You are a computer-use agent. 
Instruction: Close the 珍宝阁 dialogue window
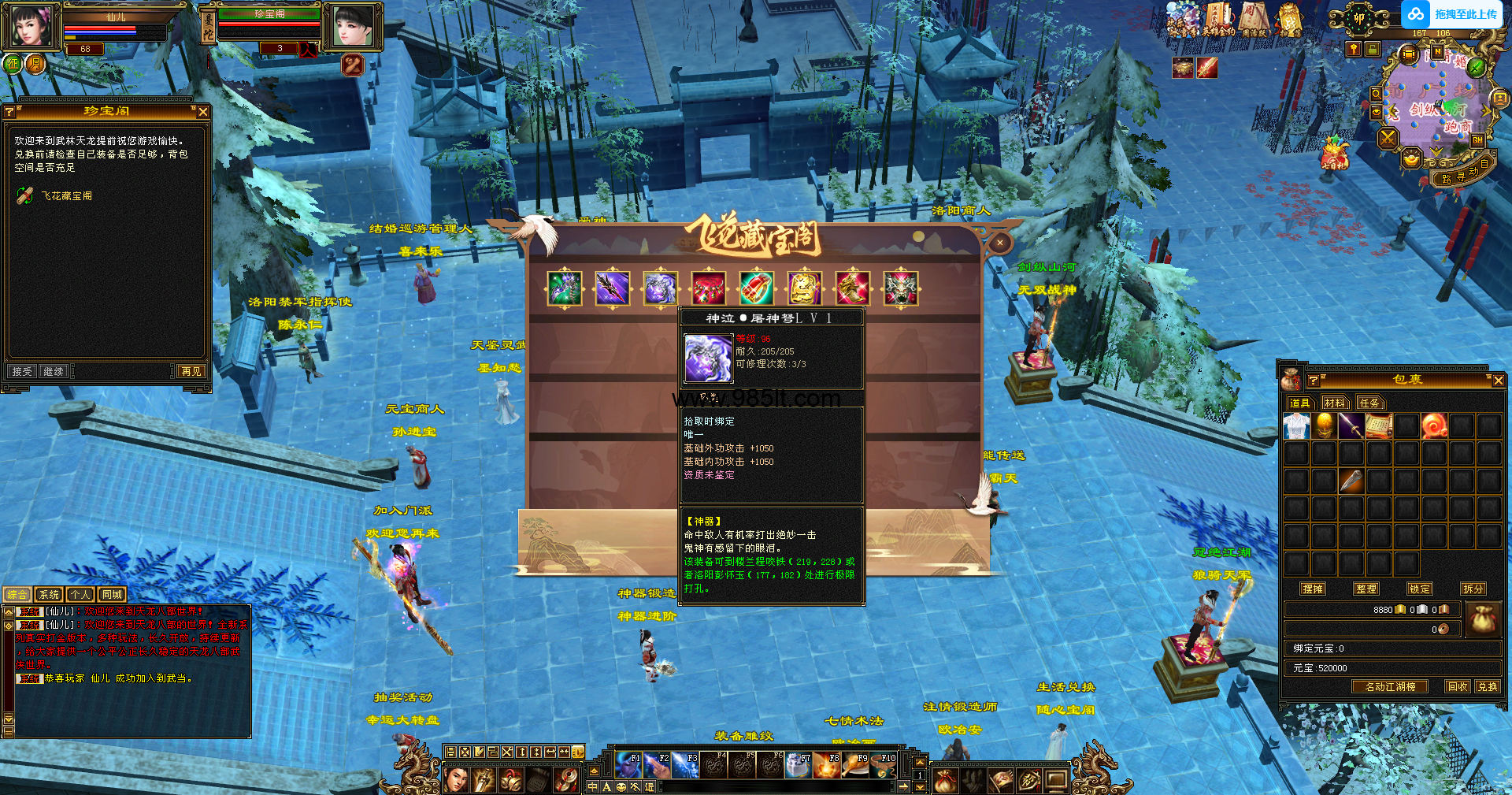point(203,112)
